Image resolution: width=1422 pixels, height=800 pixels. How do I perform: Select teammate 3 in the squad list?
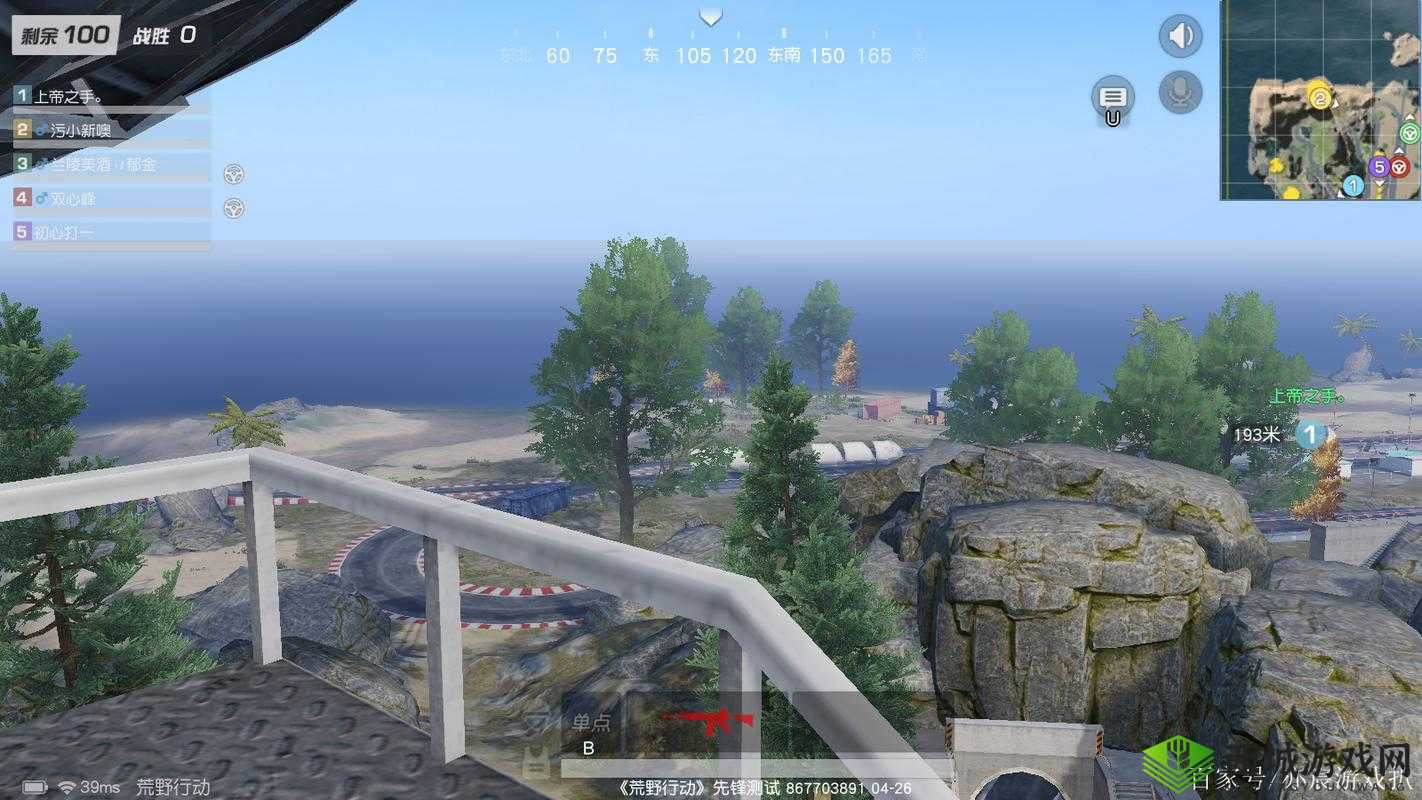pos(110,164)
